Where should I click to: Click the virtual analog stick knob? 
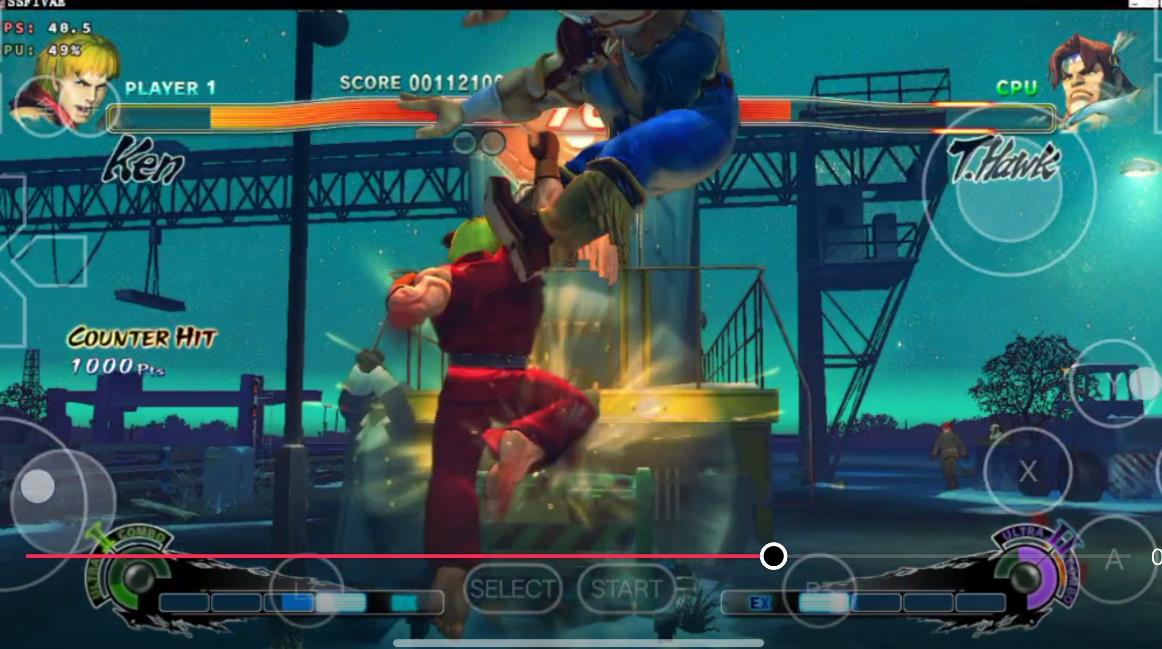(38, 487)
